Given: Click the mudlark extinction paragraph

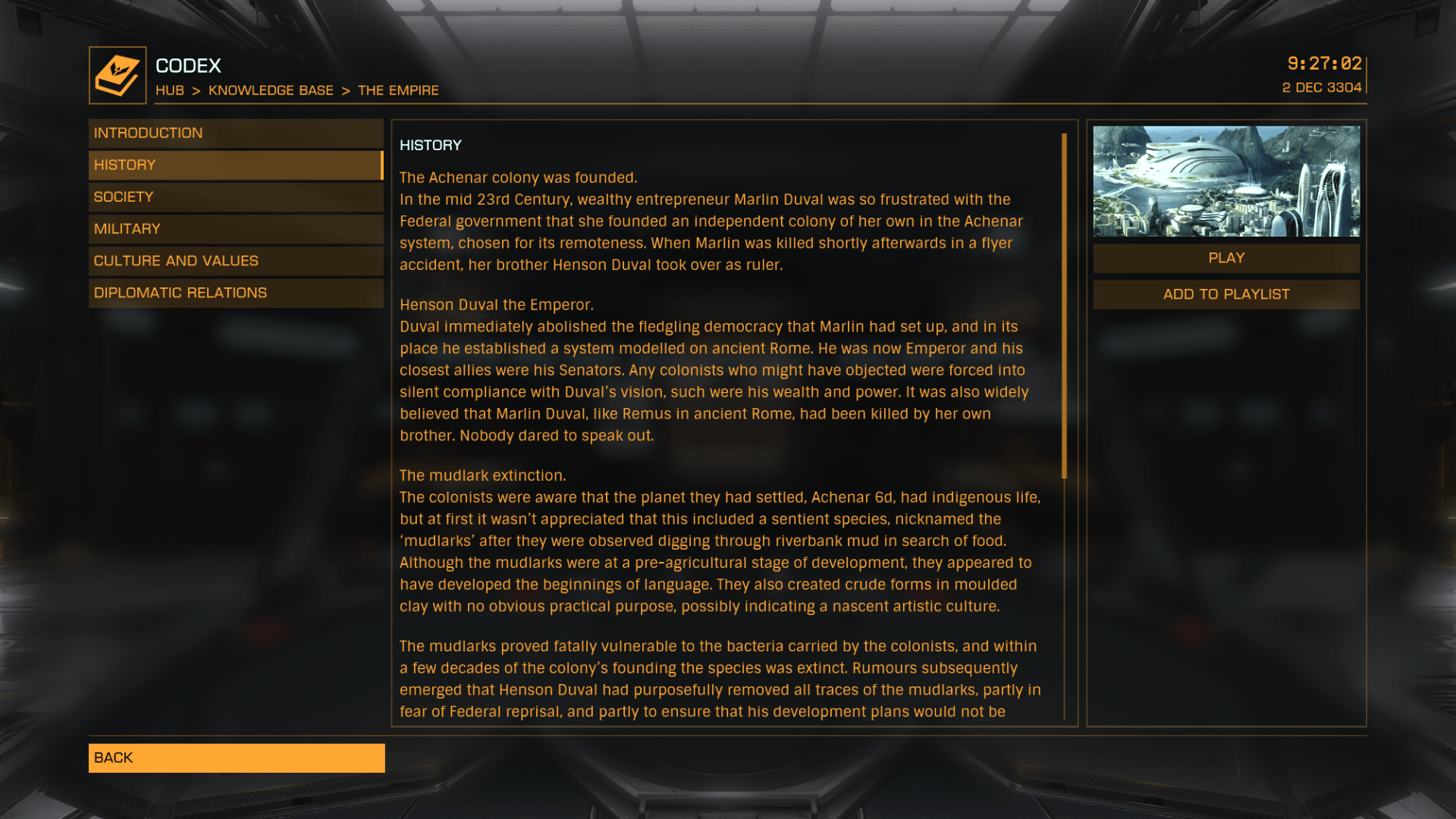Looking at the screenshot, I should [720, 540].
